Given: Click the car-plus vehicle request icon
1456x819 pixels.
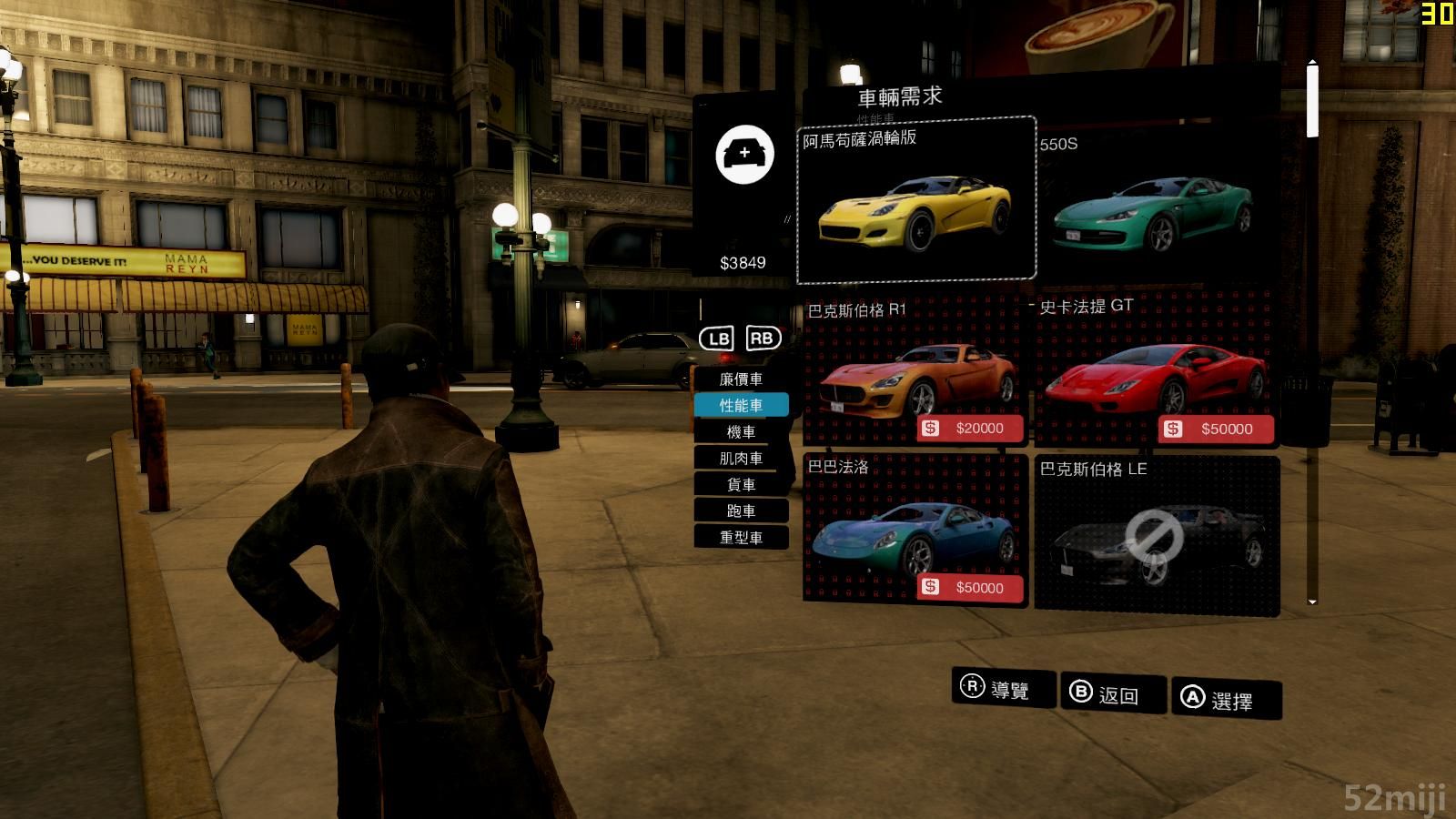Looking at the screenshot, I should pyautogui.click(x=744, y=155).
